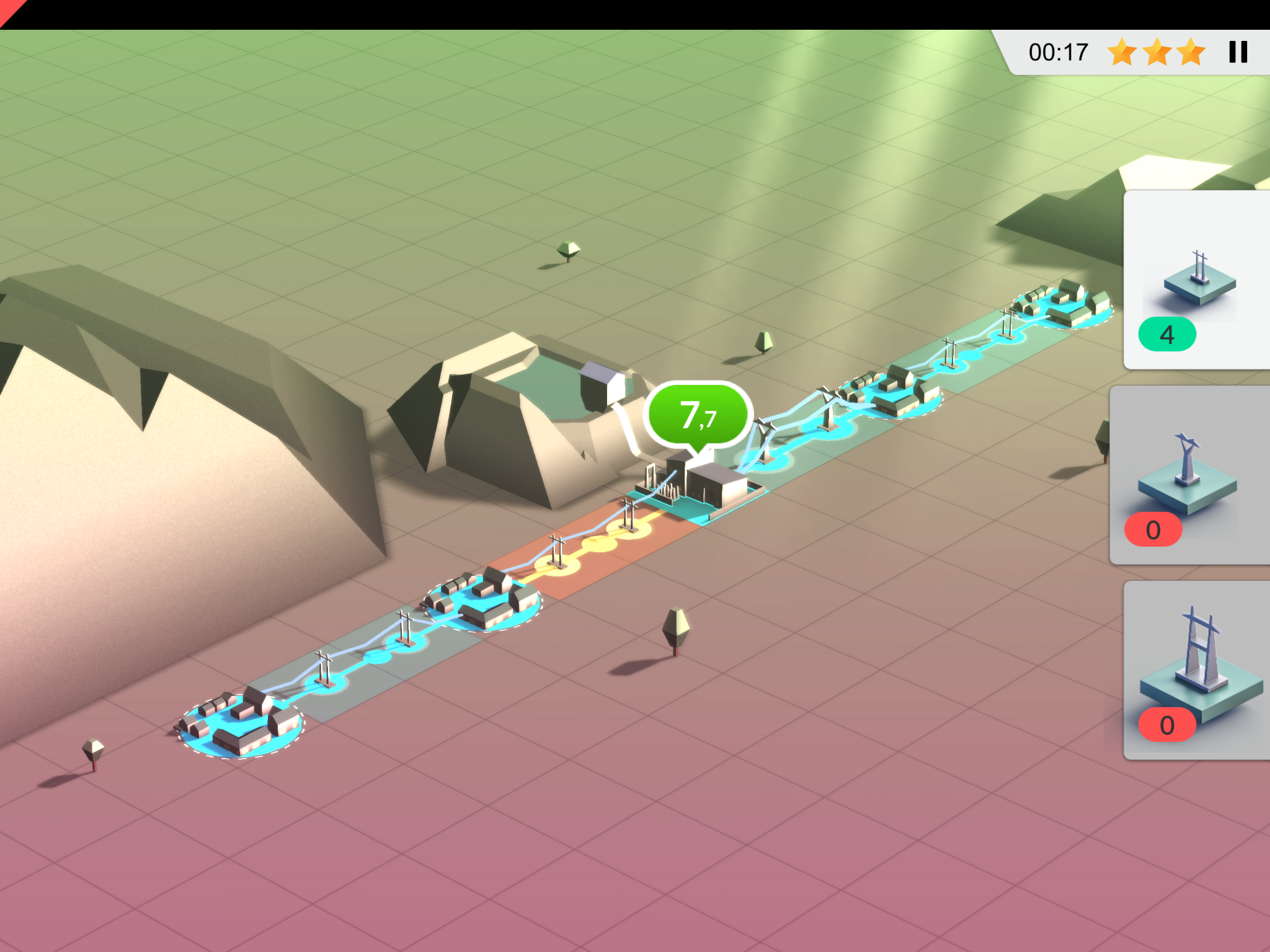Toggle the third star in the rating display

(1191, 53)
